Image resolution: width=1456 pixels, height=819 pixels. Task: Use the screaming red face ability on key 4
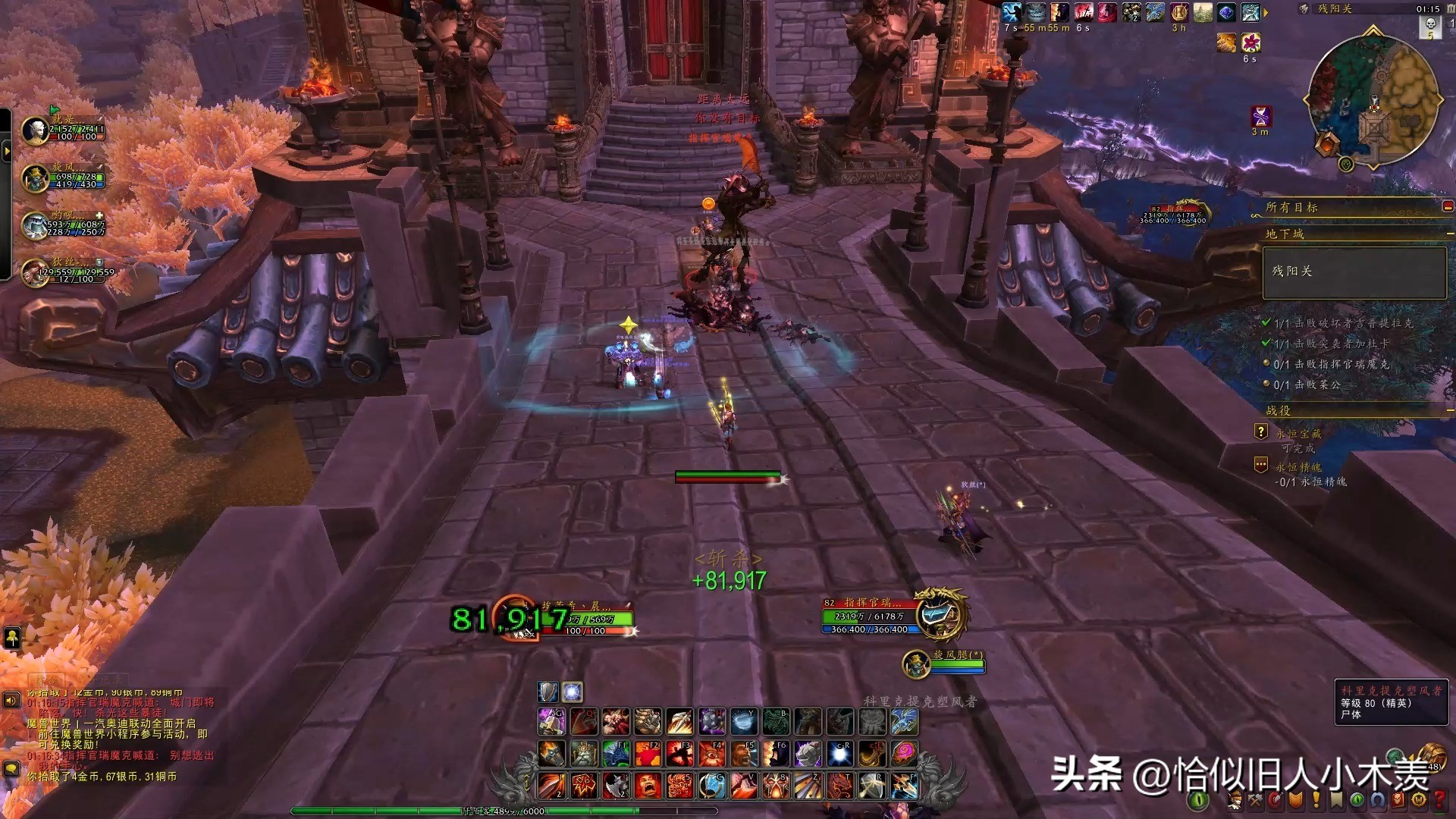[x=648, y=786]
